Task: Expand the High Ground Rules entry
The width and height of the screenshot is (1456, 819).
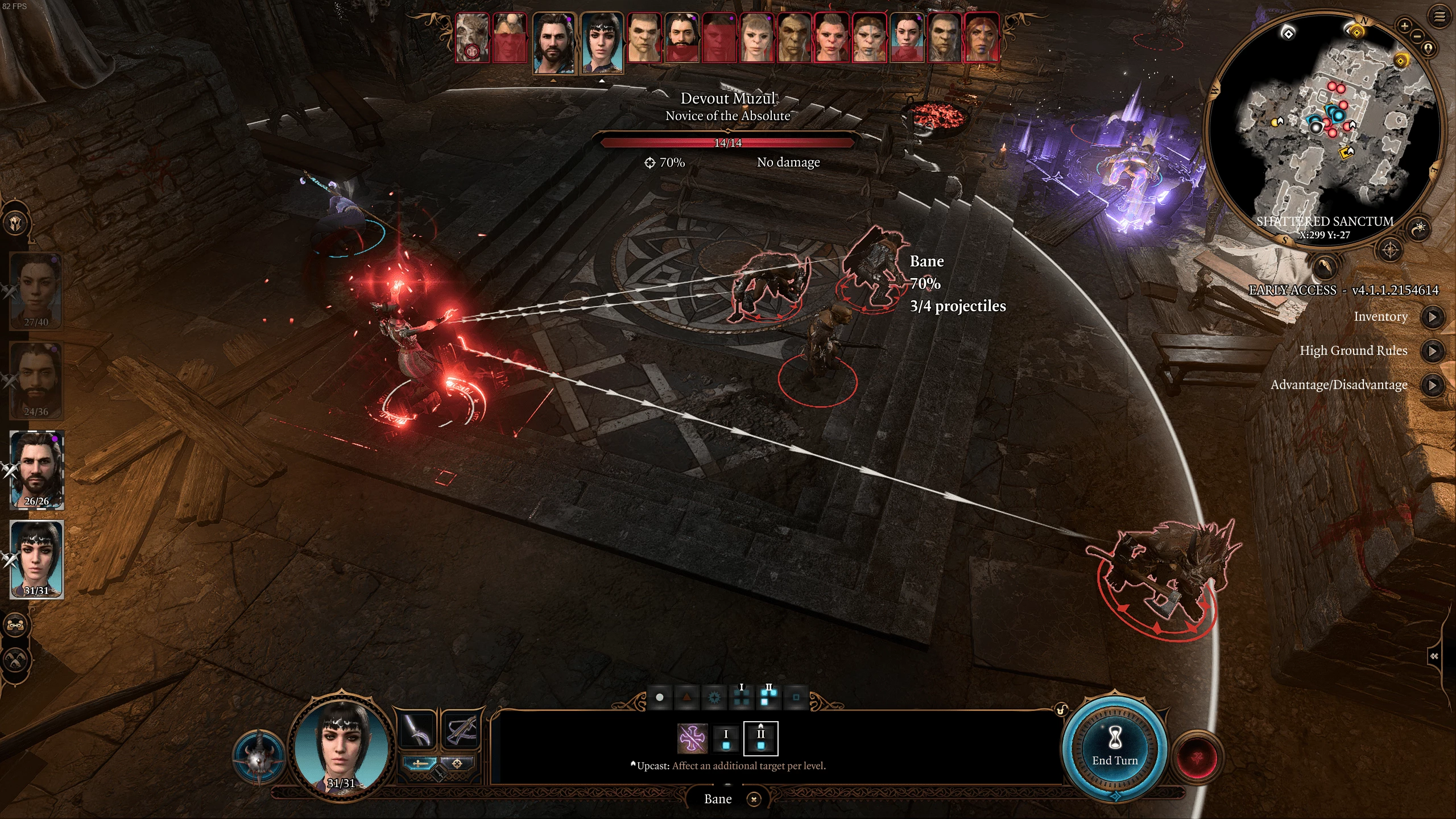Action: click(x=1432, y=351)
